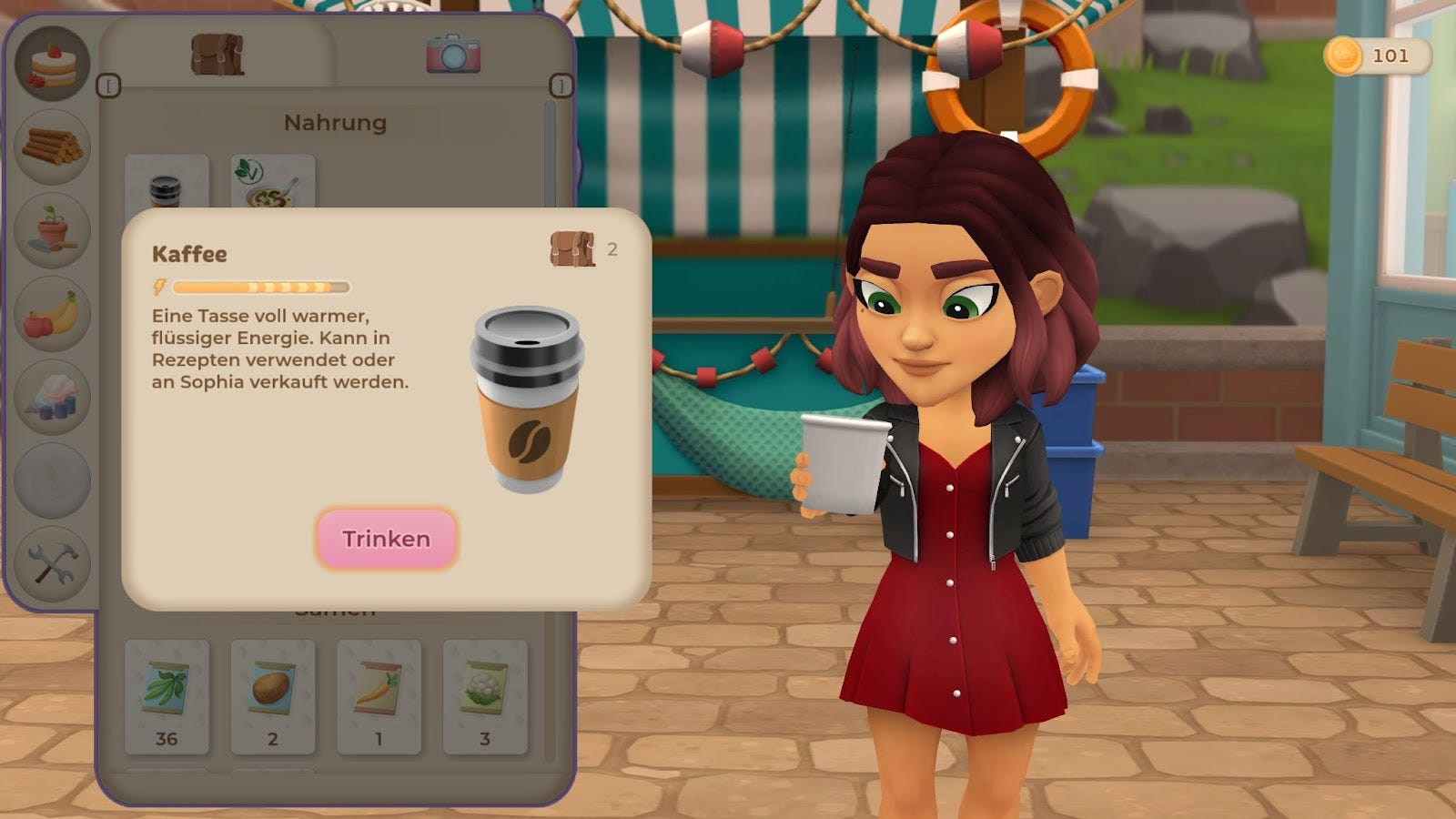
Task: Click the coffee cup inventory slot
Action: pos(167,185)
